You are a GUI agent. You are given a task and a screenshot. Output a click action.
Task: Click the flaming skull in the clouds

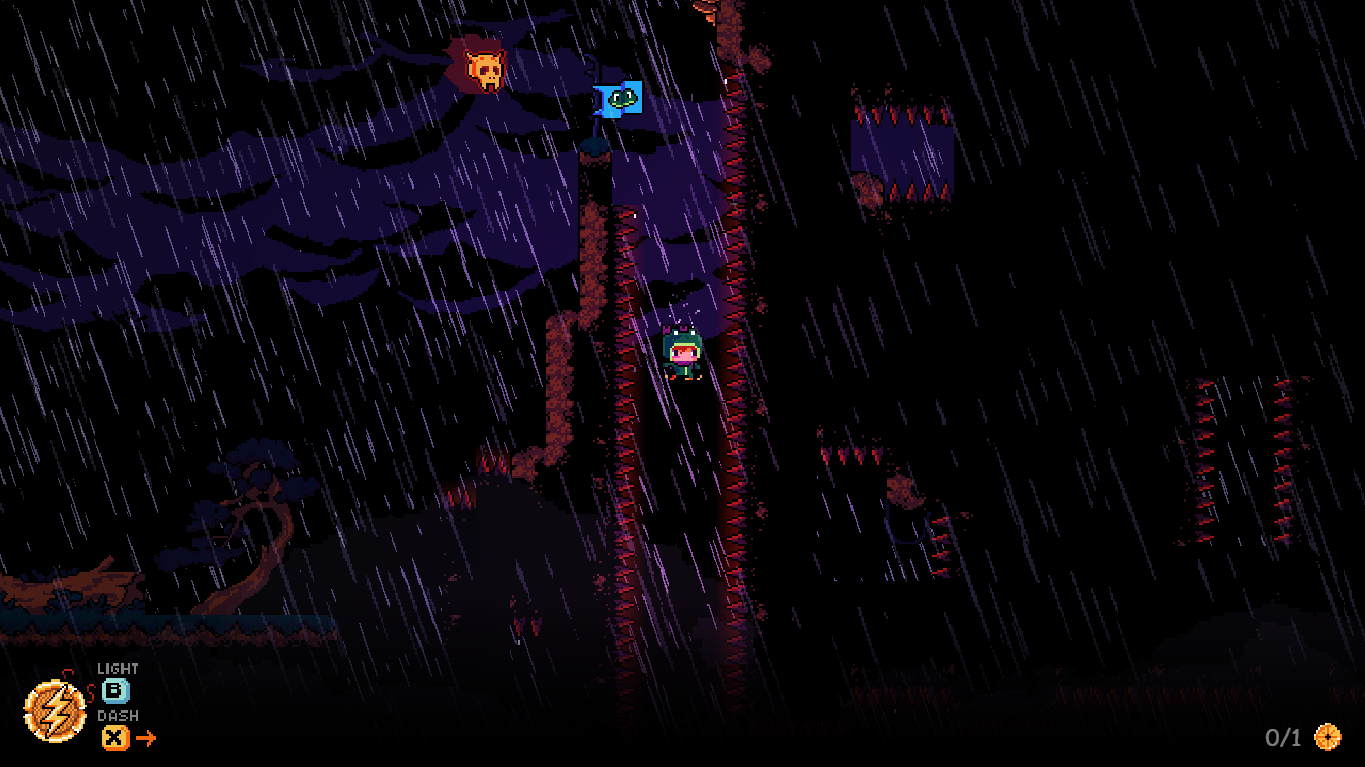pyautogui.click(x=488, y=68)
